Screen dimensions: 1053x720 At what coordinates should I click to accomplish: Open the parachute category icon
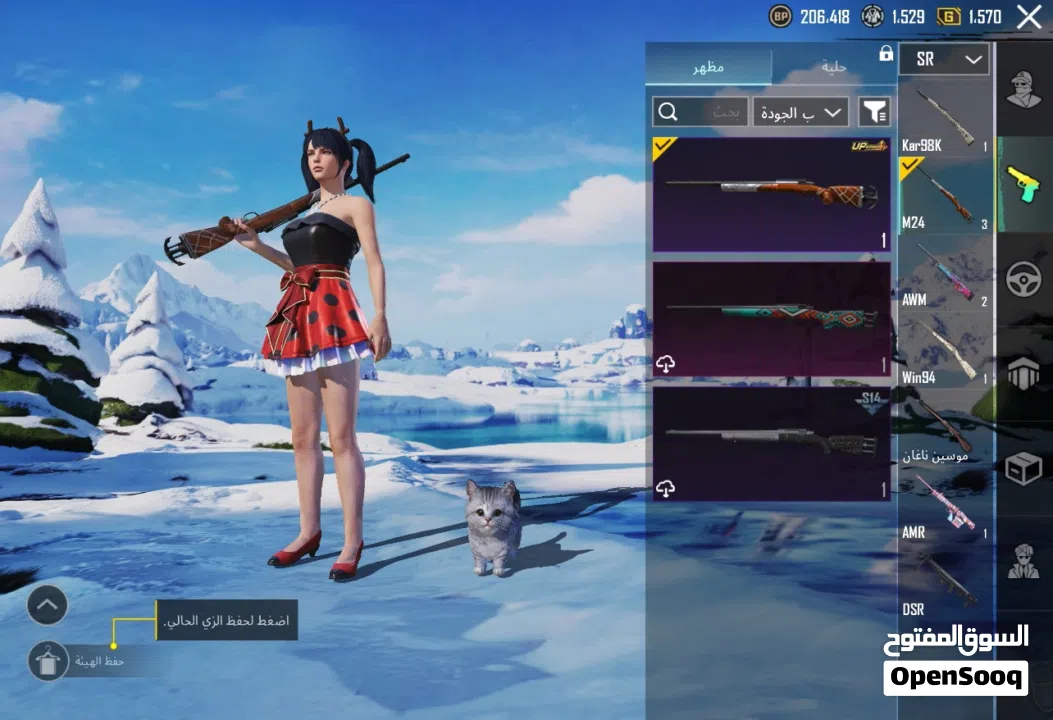(x=1023, y=374)
